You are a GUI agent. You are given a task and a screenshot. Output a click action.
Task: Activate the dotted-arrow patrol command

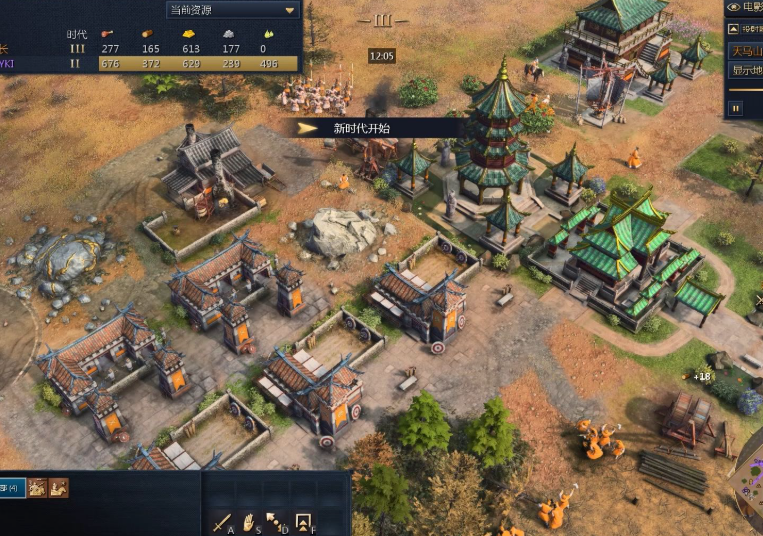(x=276, y=522)
